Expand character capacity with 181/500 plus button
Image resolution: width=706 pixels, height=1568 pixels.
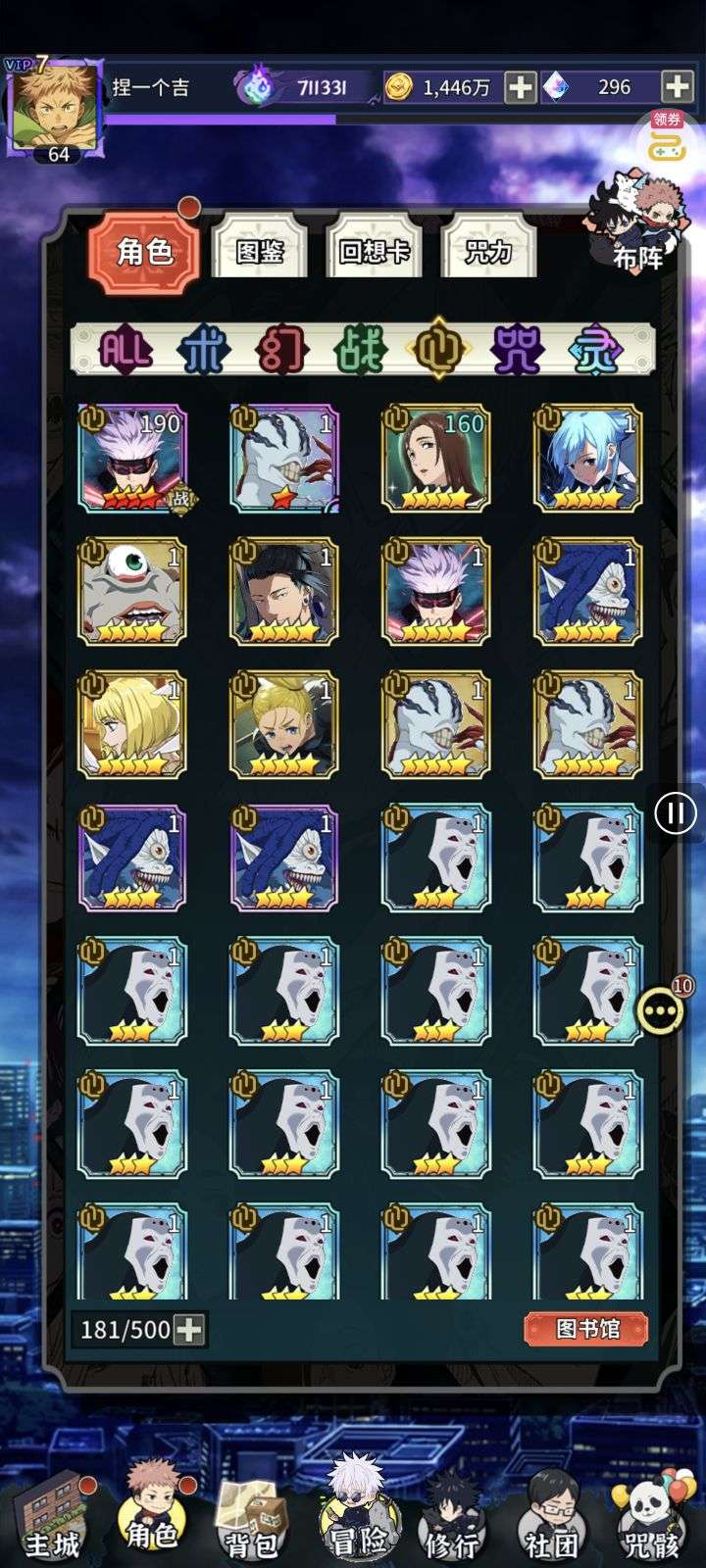(188, 1330)
